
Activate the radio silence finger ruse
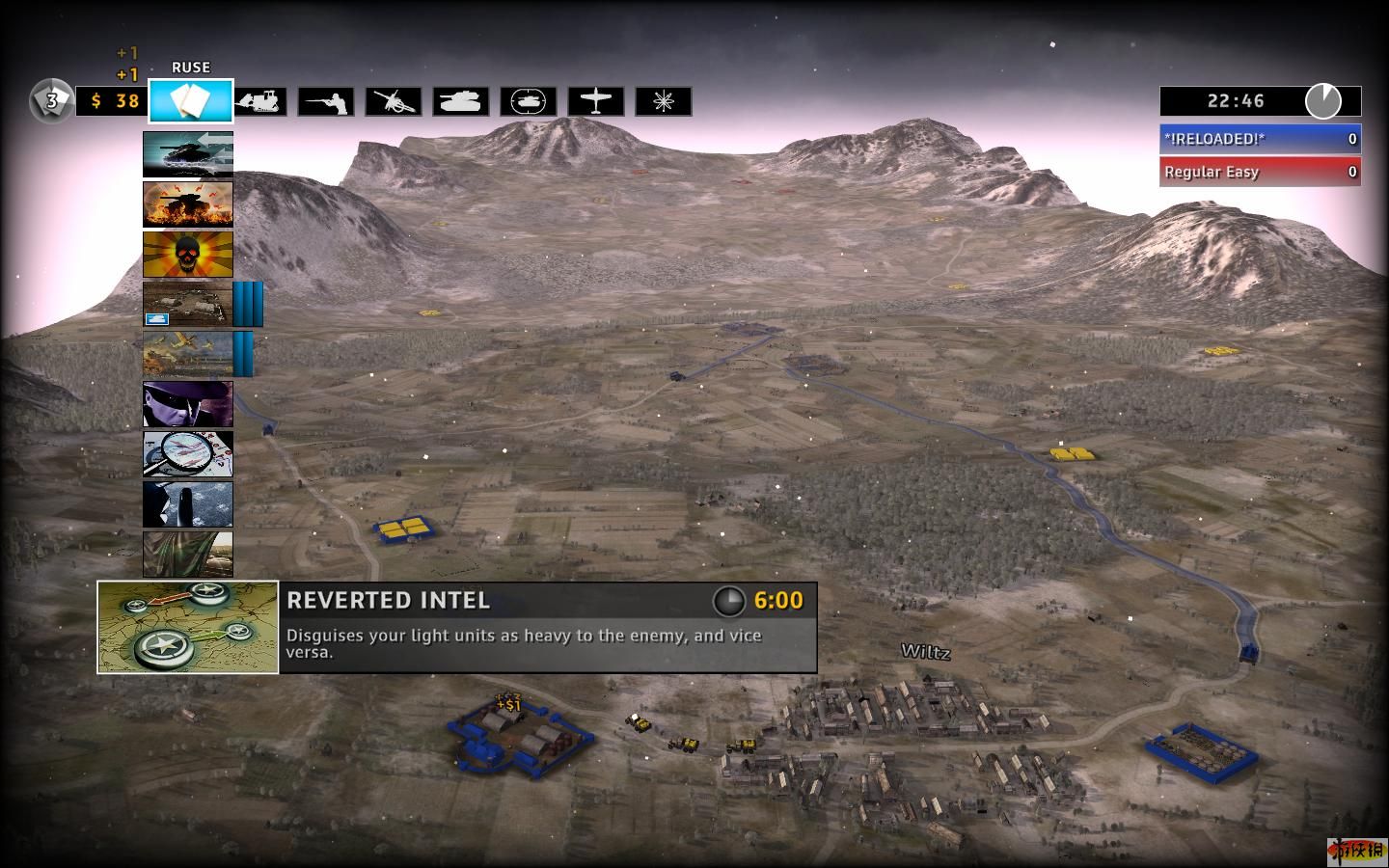188,504
